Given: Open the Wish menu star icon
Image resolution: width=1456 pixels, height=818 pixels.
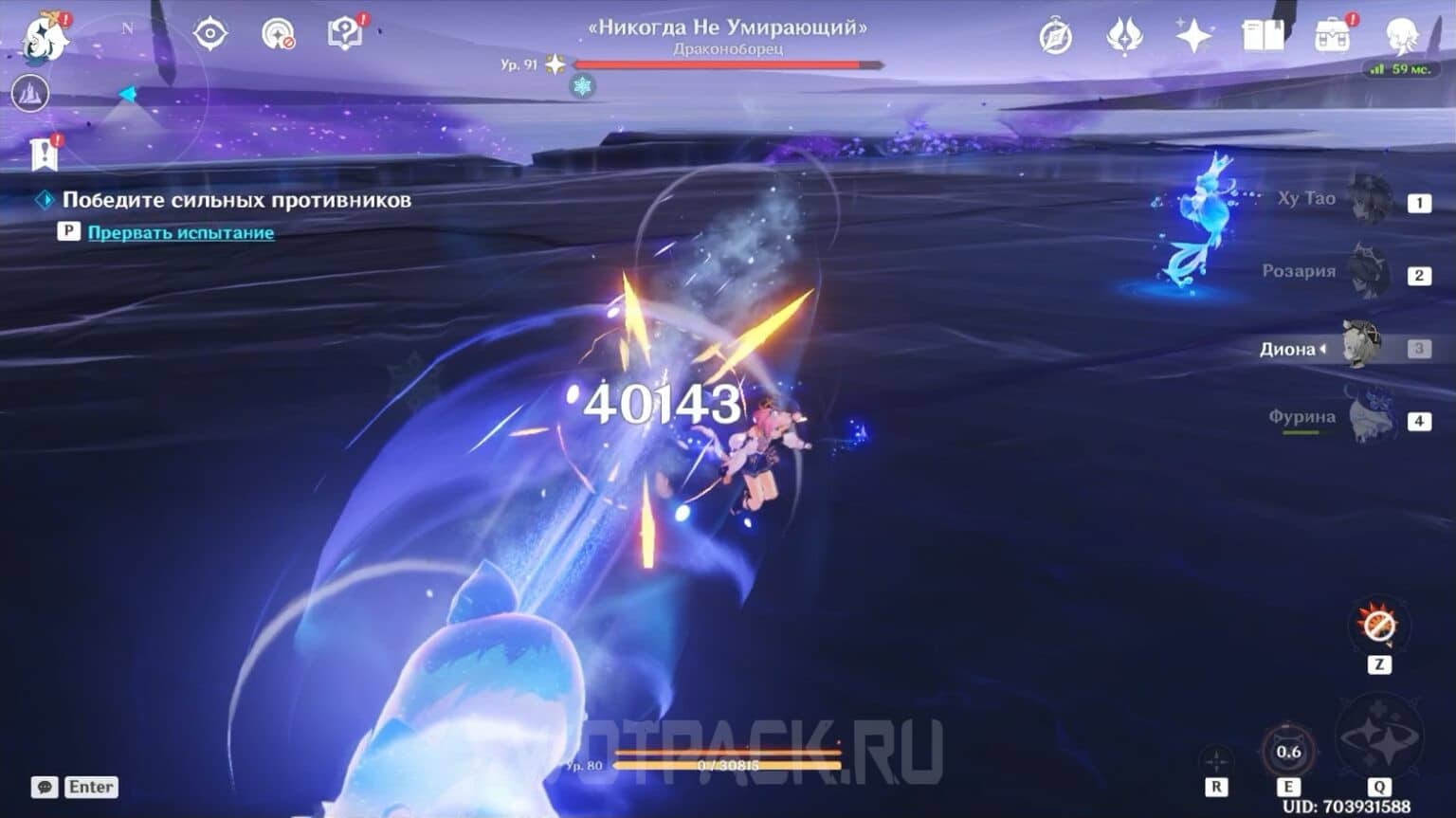Looking at the screenshot, I should [x=1193, y=34].
